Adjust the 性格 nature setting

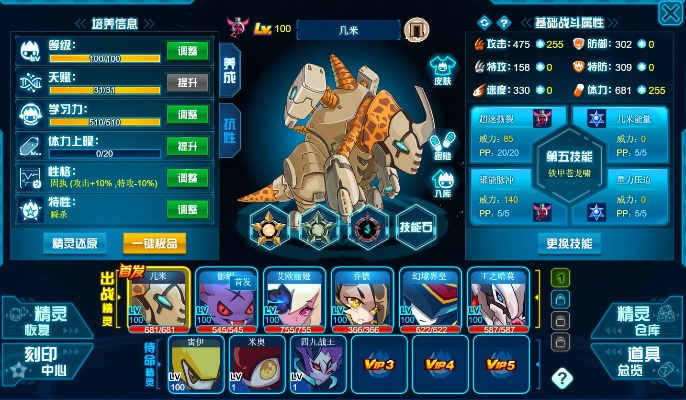point(187,178)
